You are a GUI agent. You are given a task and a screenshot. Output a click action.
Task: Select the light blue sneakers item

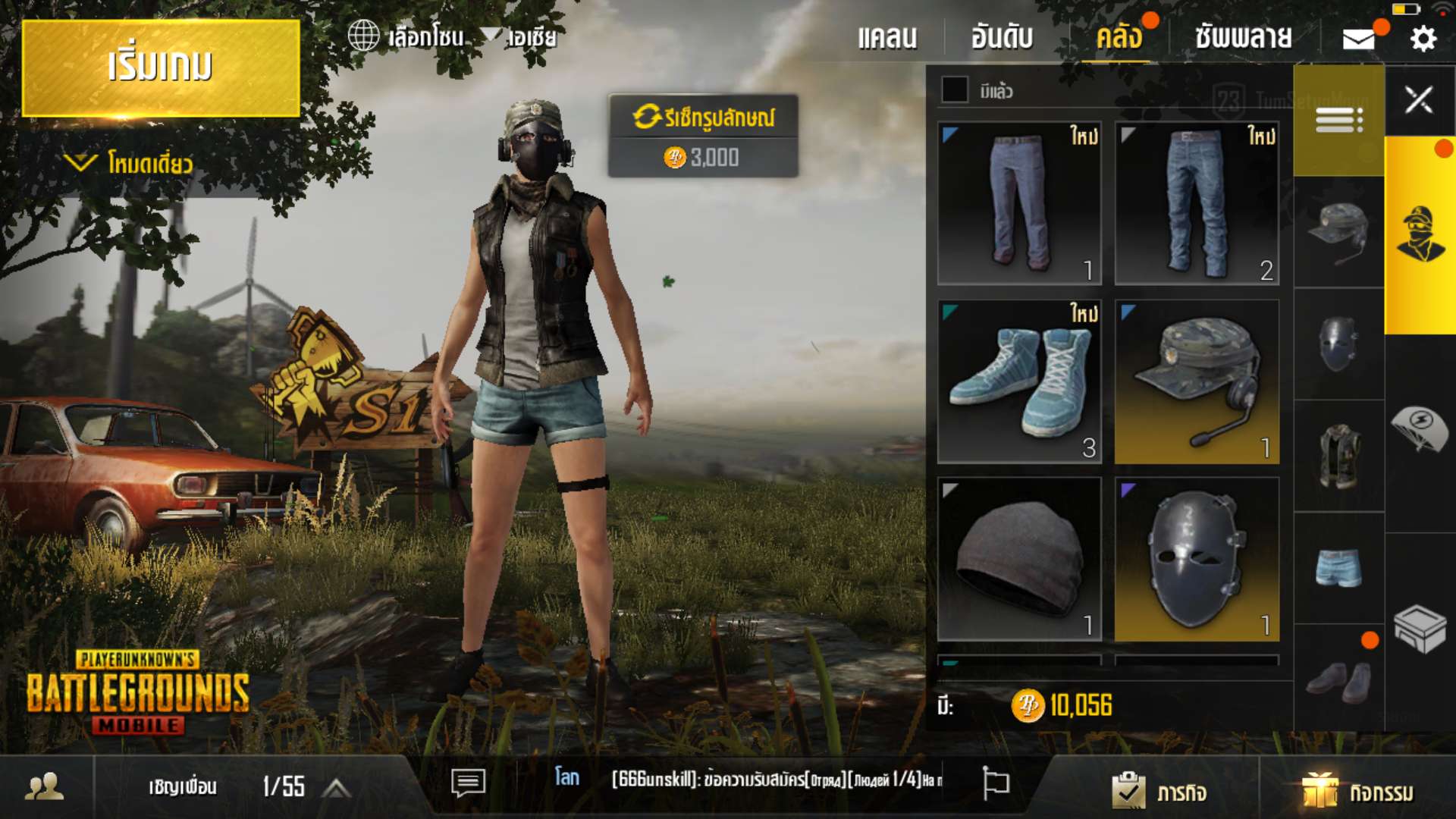click(1019, 381)
